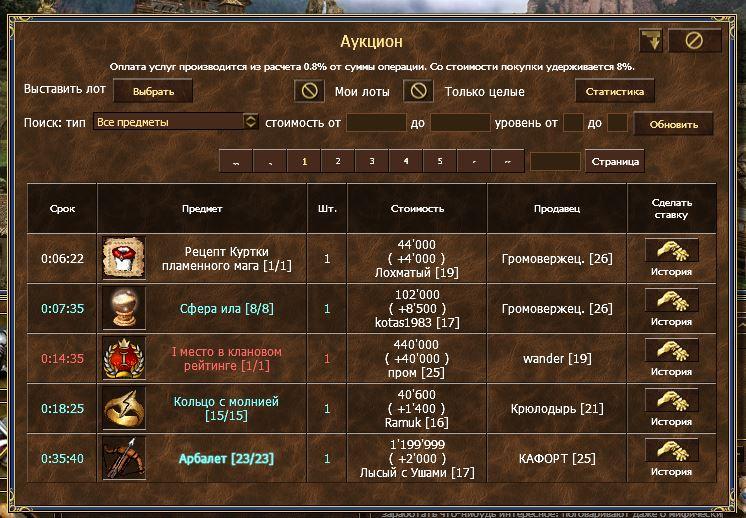Click the Выбрать button to list a lot
Viewport: 746px width, 518px height.
click(152, 92)
